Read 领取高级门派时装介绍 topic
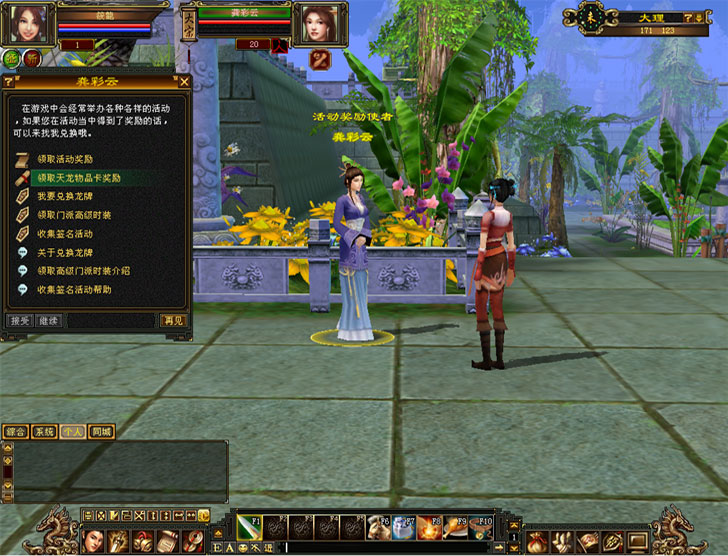The height and width of the screenshot is (556, 728). coord(83,270)
